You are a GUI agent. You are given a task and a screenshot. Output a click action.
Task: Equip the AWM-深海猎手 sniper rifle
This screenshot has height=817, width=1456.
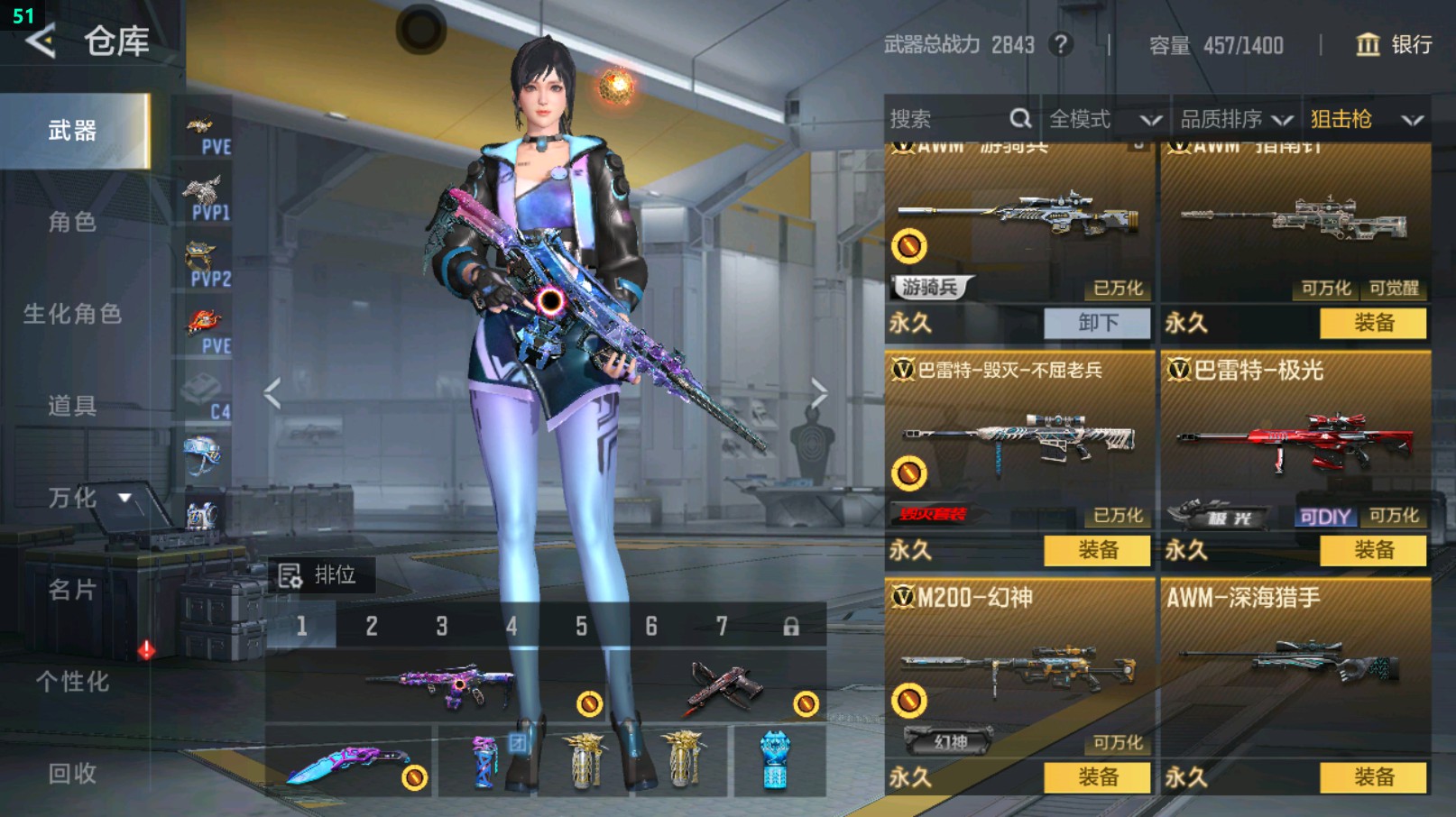coord(1373,777)
